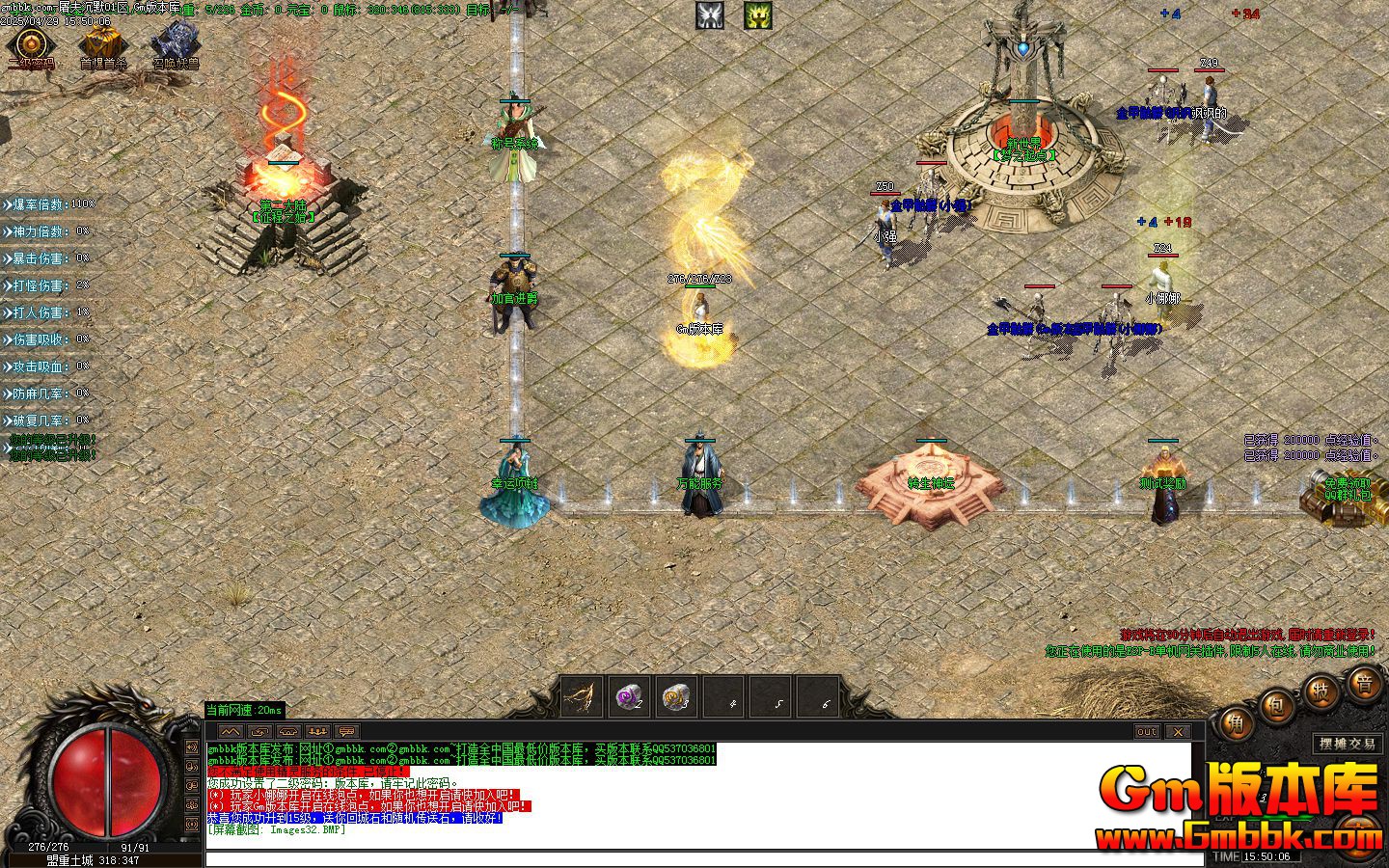The height and width of the screenshot is (868, 1389).
Task: Use the purple scroll stone in slot 2
Action: [629, 696]
